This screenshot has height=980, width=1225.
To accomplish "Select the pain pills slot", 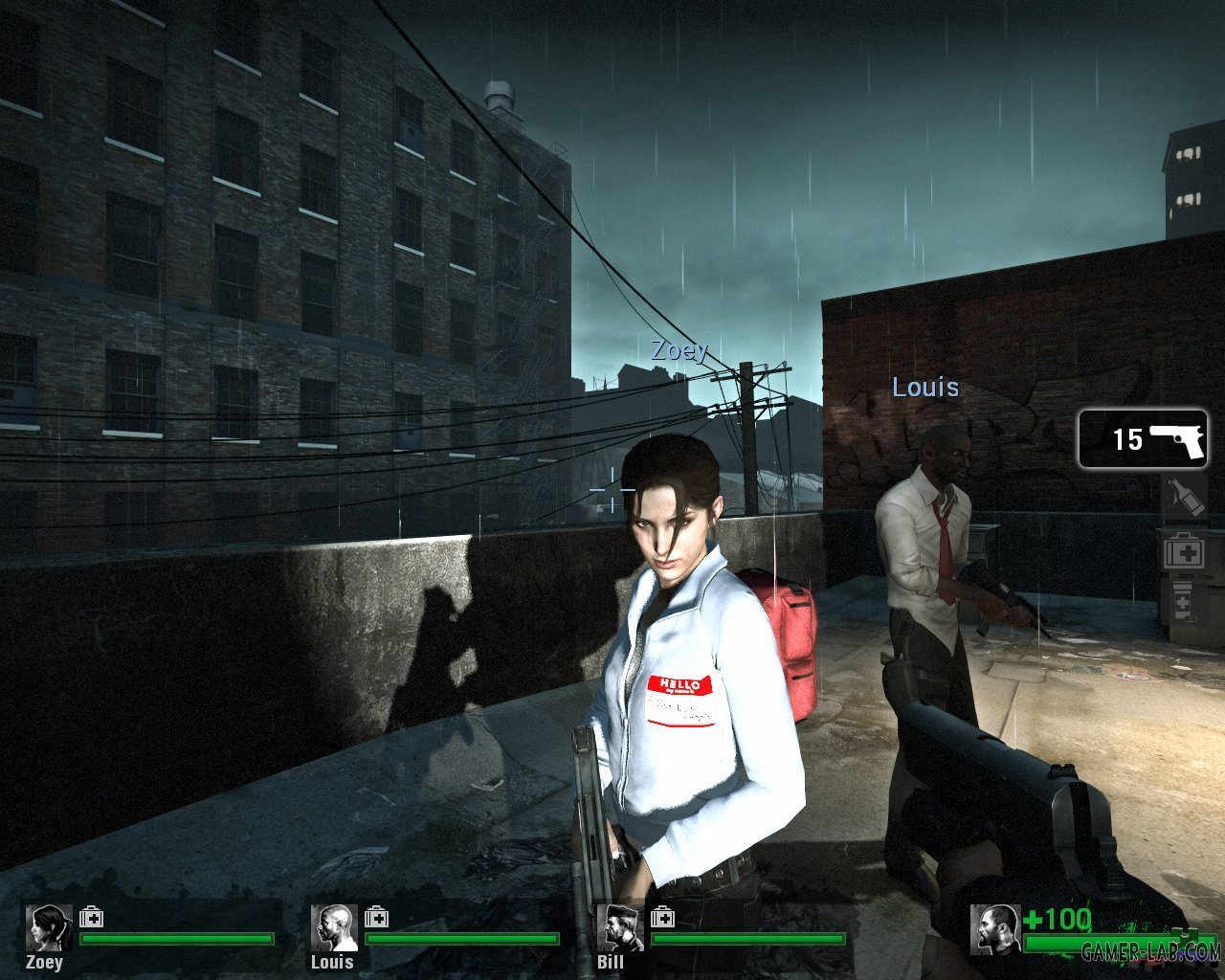I will [x=1183, y=602].
